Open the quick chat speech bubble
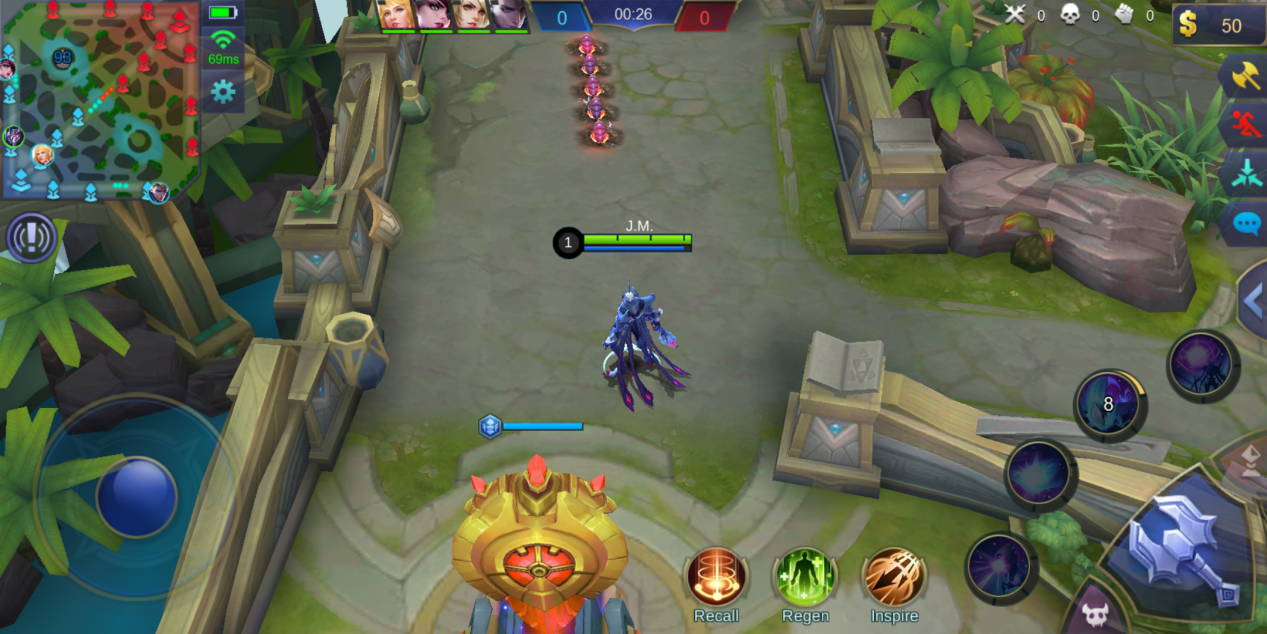This screenshot has width=1267, height=634. pyautogui.click(x=1246, y=222)
